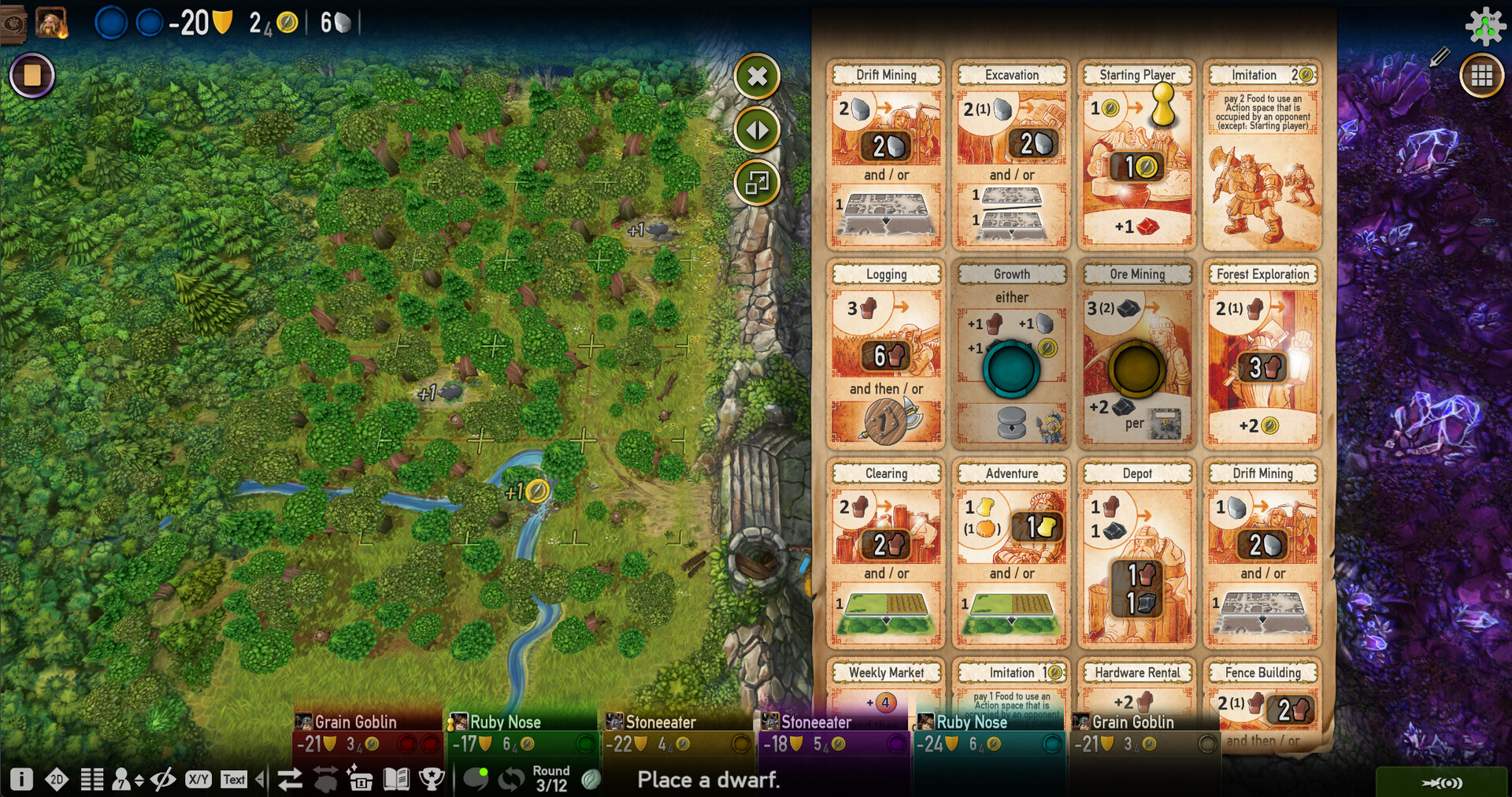Click the grid view button
The image size is (1512, 797).
1481,76
